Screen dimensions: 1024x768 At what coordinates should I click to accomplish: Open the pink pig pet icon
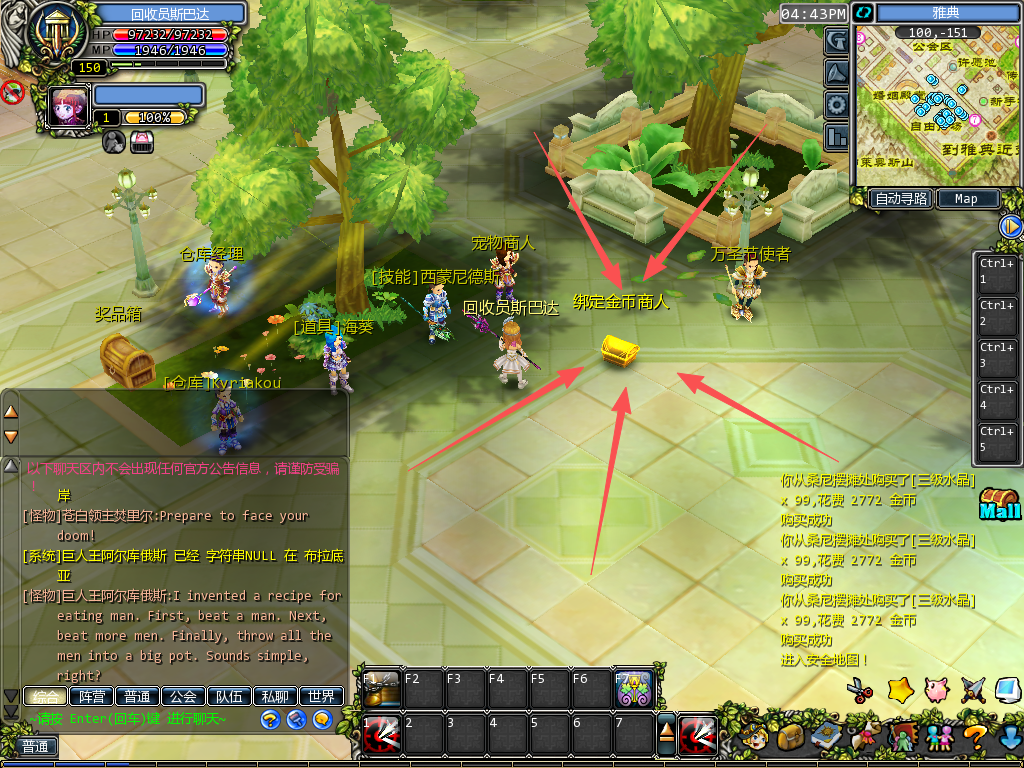point(937,689)
